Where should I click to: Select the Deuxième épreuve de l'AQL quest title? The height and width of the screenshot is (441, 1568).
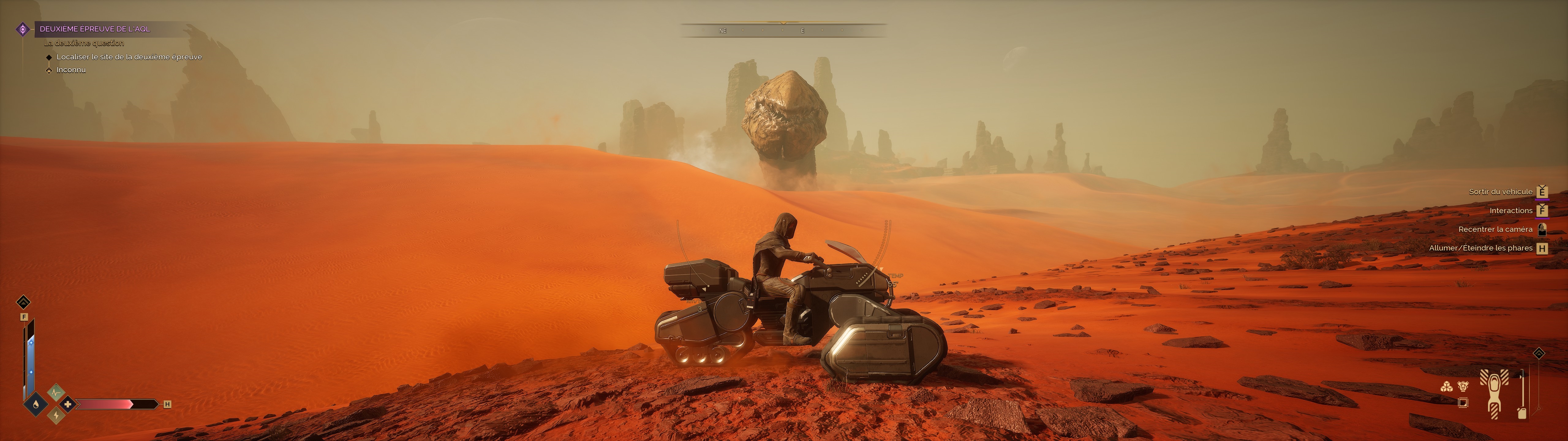coord(94,28)
